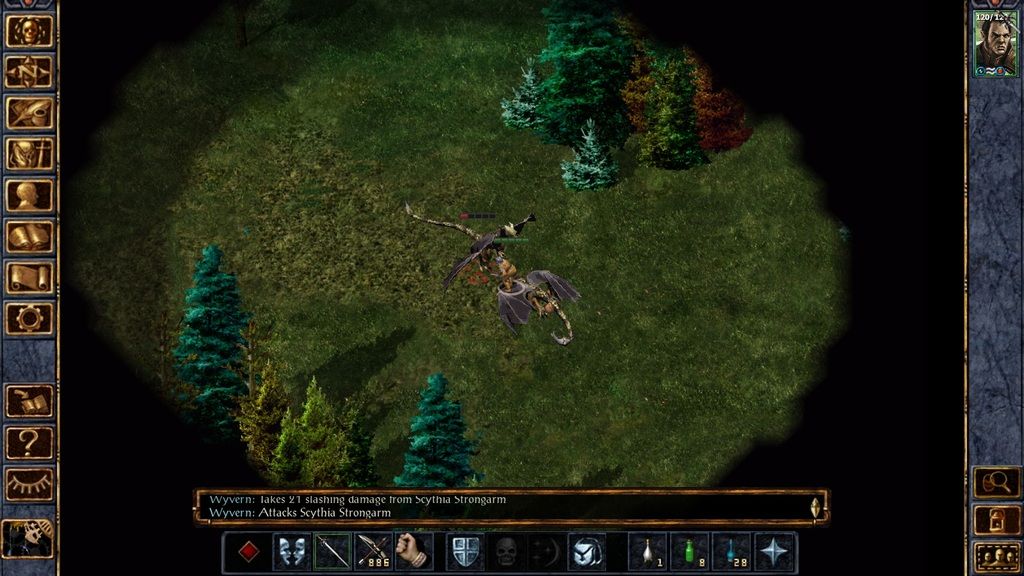Image resolution: width=1024 pixels, height=576 pixels.
Task: Show the character record bust icon
Action: [29, 195]
